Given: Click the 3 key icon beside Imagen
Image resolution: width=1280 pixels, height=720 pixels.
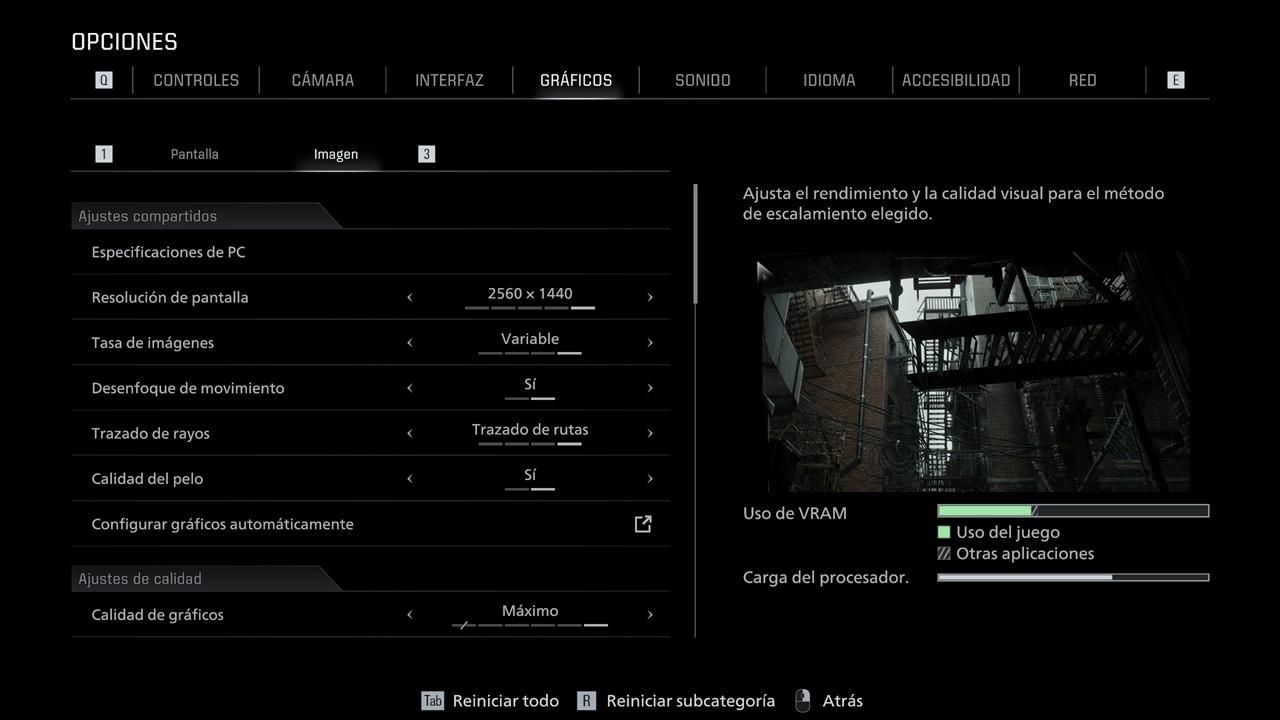Looking at the screenshot, I should (426, 153).
